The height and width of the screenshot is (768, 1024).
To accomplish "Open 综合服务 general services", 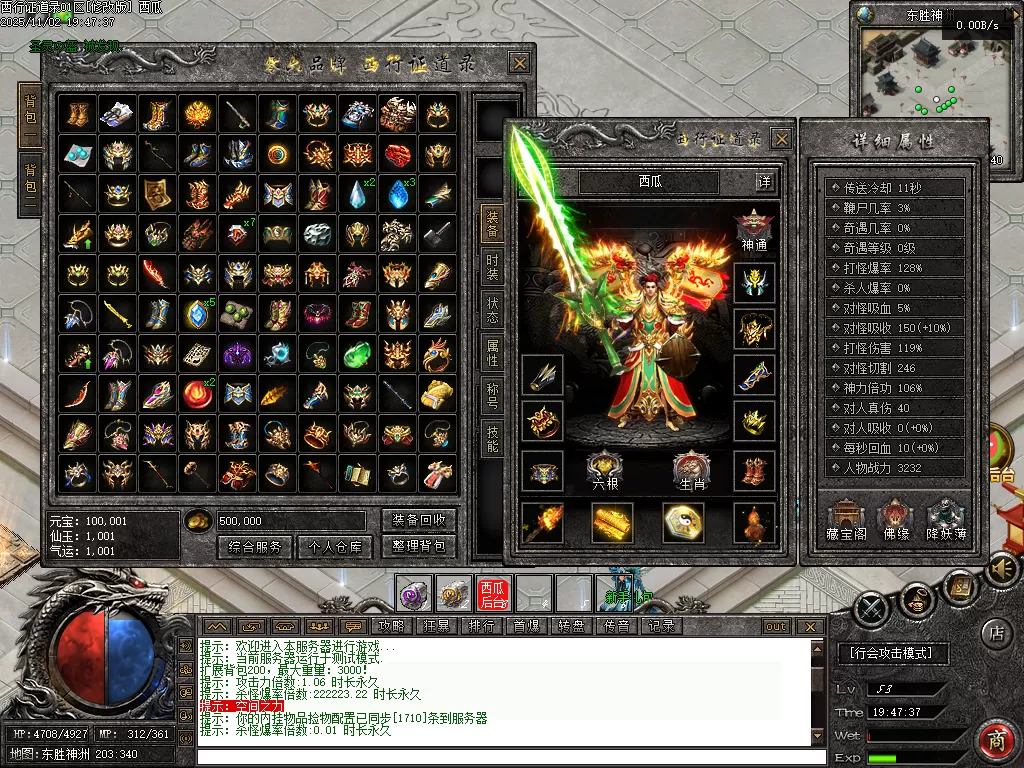I will coord(254,547).
